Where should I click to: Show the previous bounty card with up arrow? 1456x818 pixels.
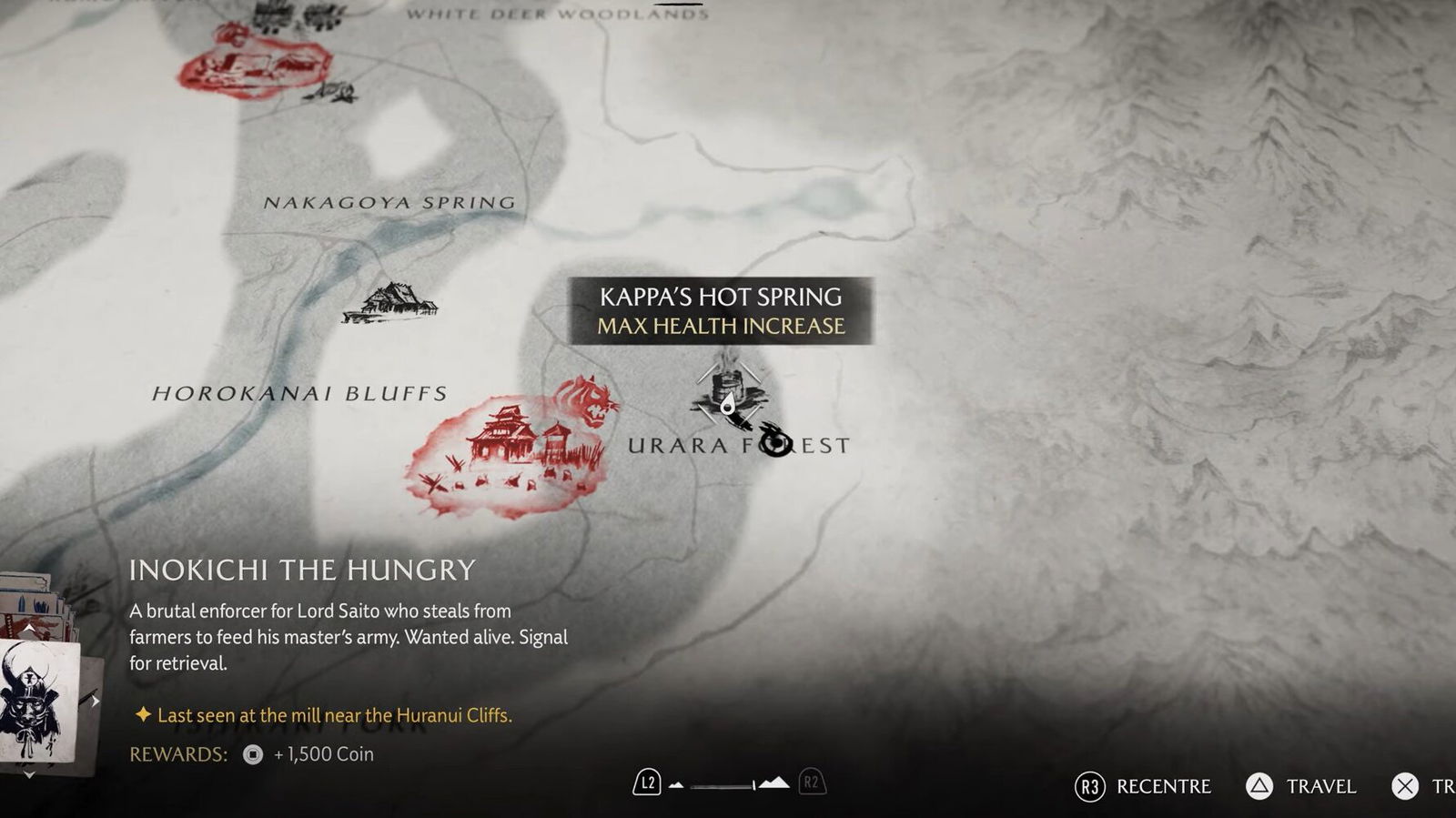pyautogui.click(x=29, y=629)
